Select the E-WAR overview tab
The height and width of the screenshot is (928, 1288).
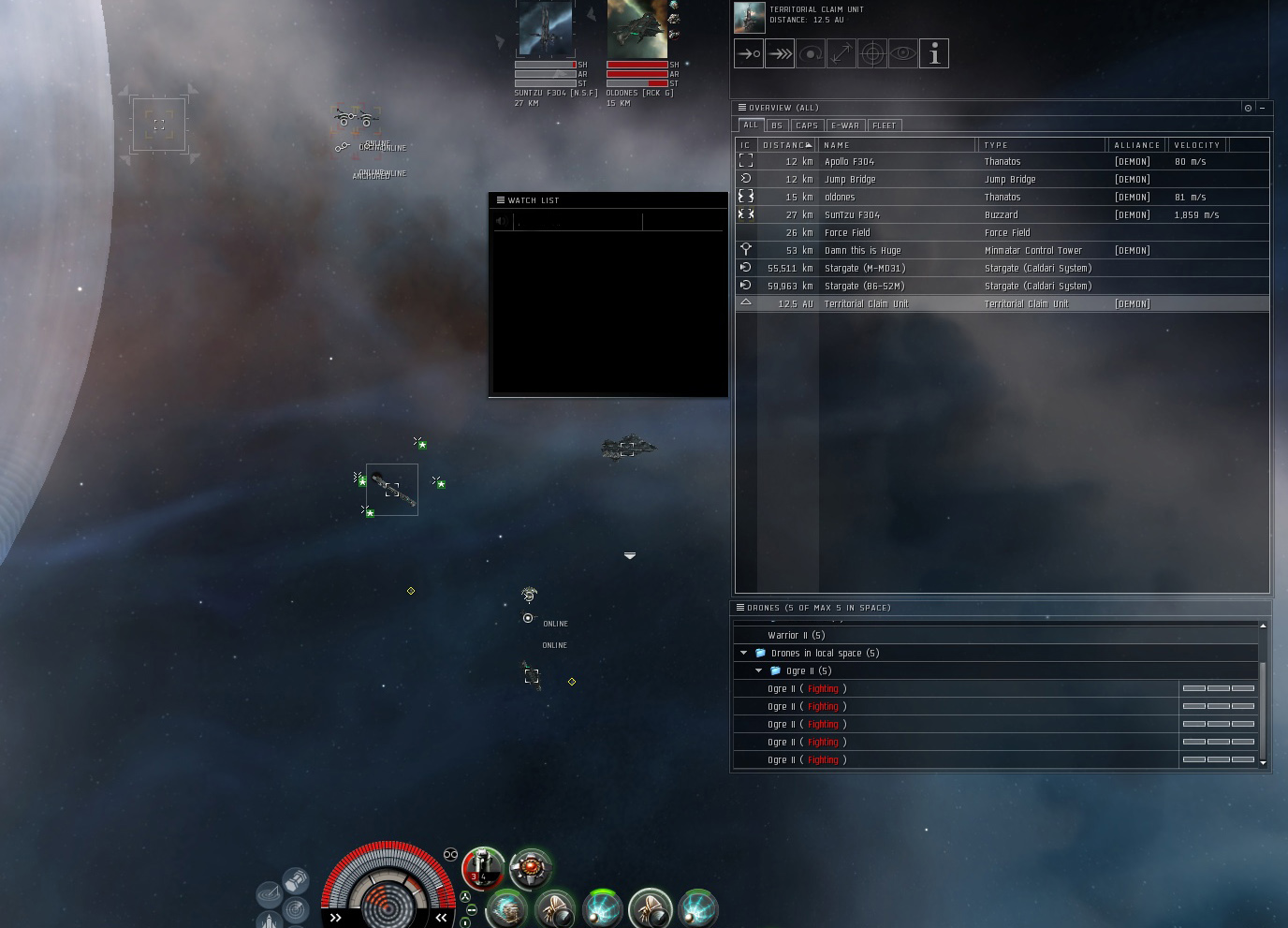tap(845, 125)
